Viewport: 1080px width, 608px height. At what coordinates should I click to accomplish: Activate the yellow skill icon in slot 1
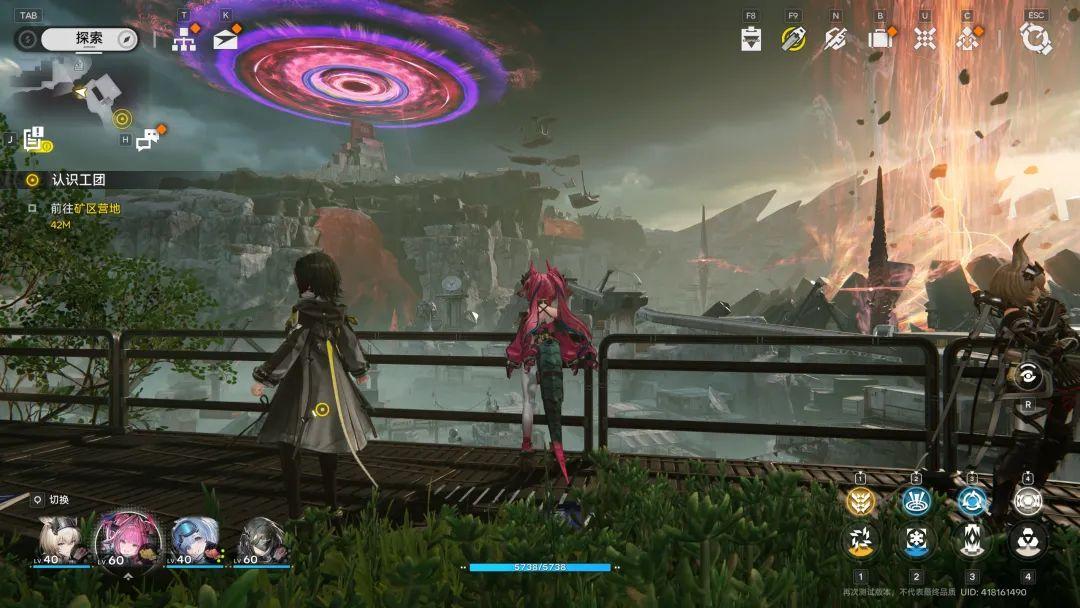point(860,502)
